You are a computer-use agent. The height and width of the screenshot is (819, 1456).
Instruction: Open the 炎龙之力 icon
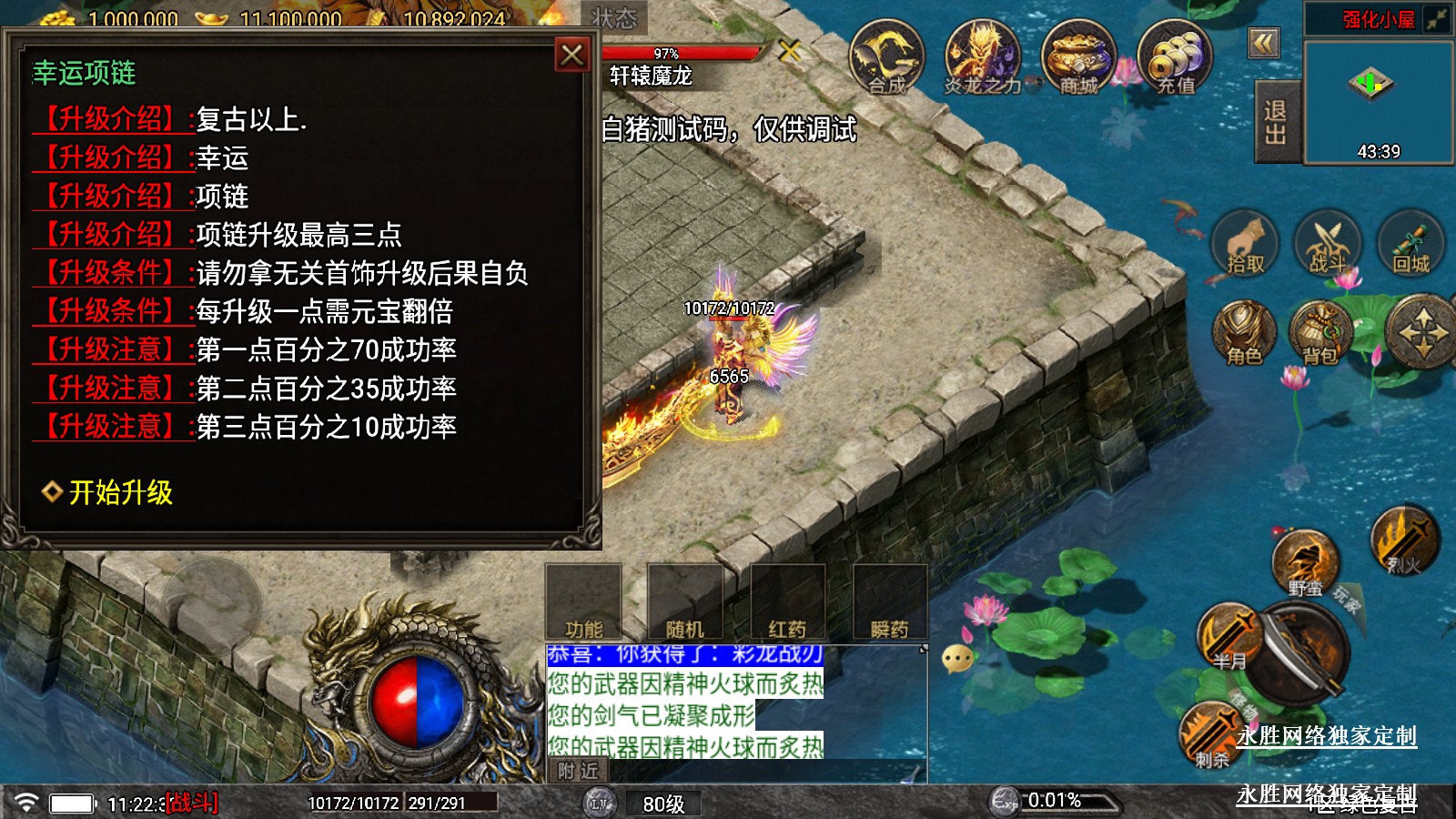(x=982, y=58)
